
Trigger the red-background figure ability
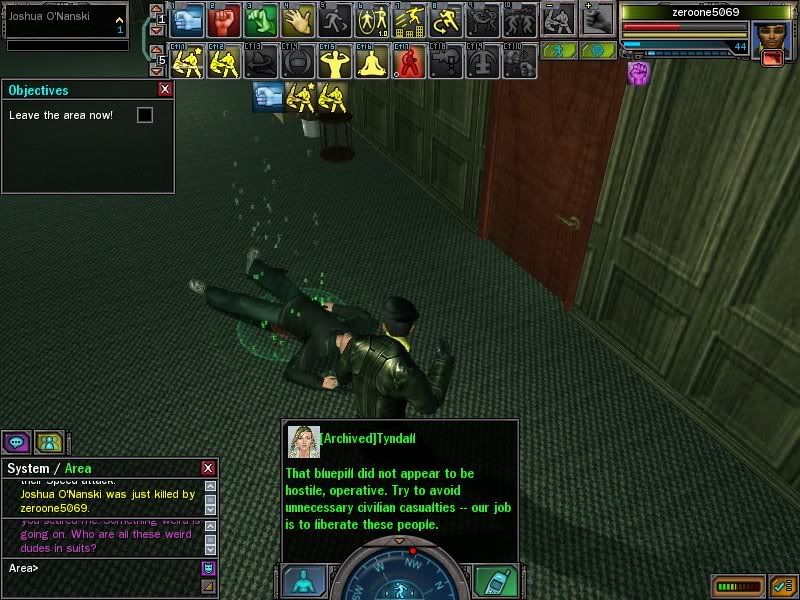(x=407, y=63)
